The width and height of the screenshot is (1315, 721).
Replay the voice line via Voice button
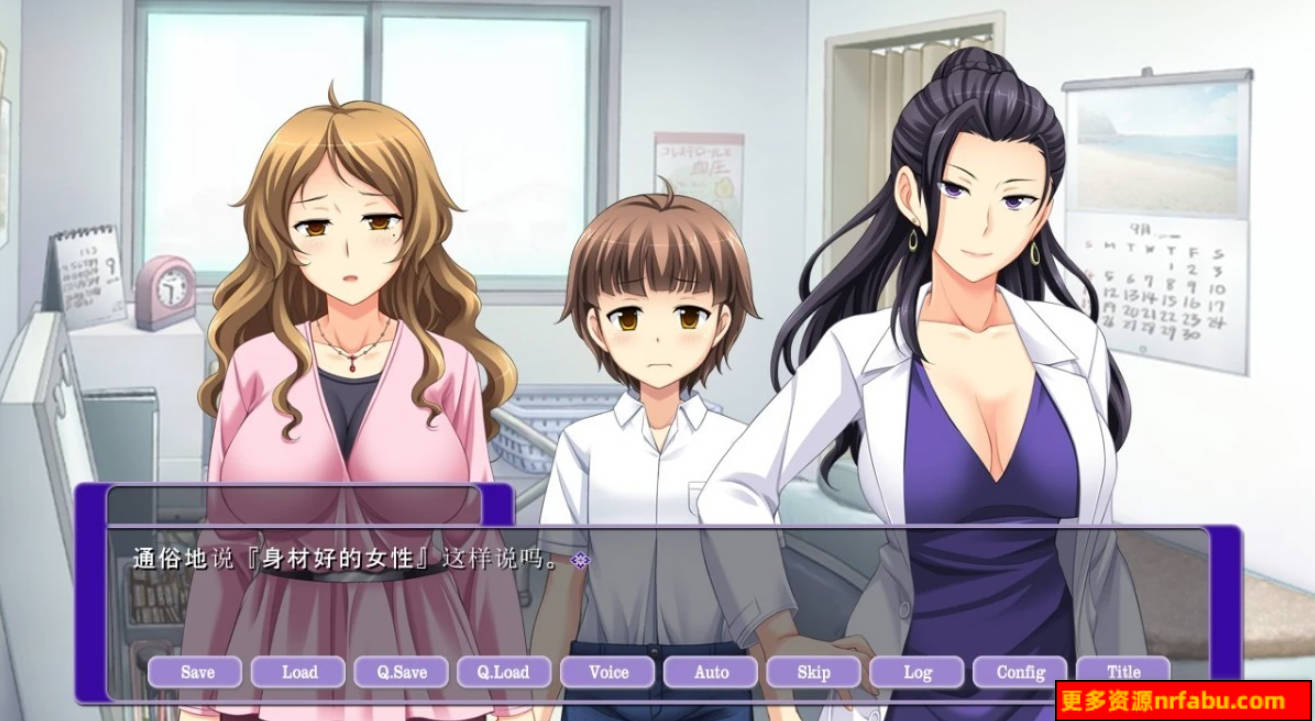(607, 672)
